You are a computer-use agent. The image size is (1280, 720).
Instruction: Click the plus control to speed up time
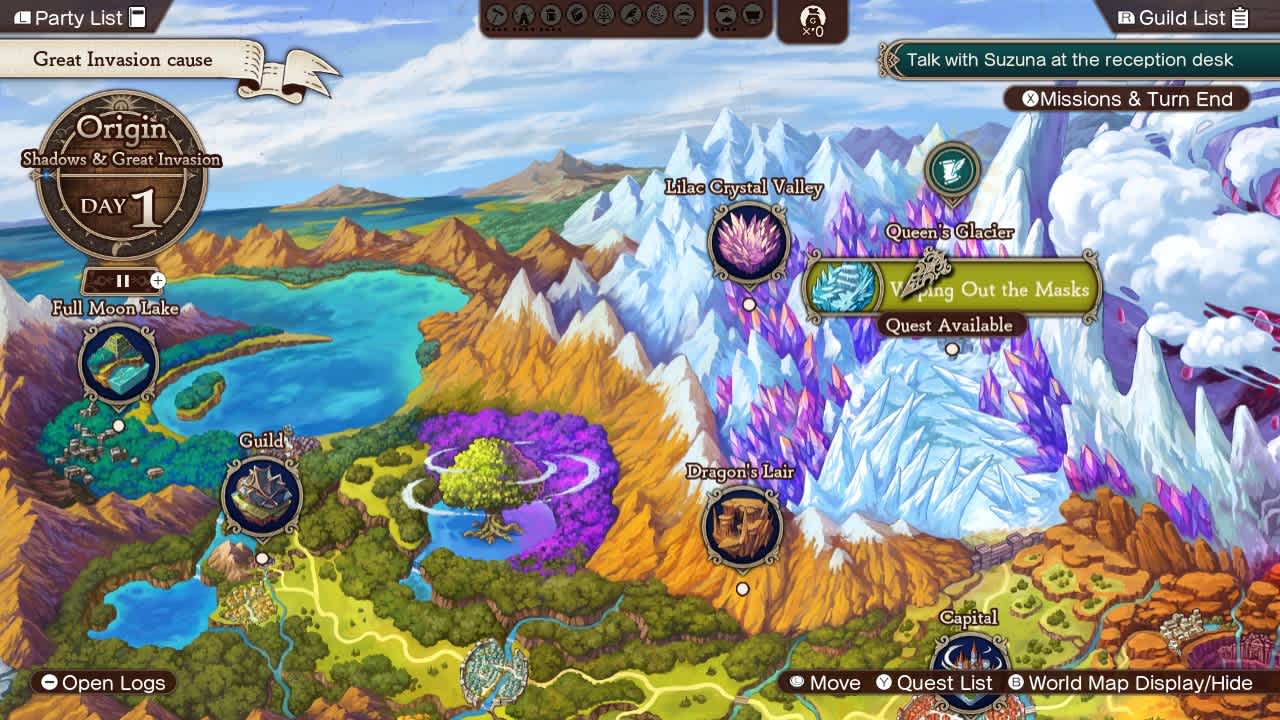157,281
